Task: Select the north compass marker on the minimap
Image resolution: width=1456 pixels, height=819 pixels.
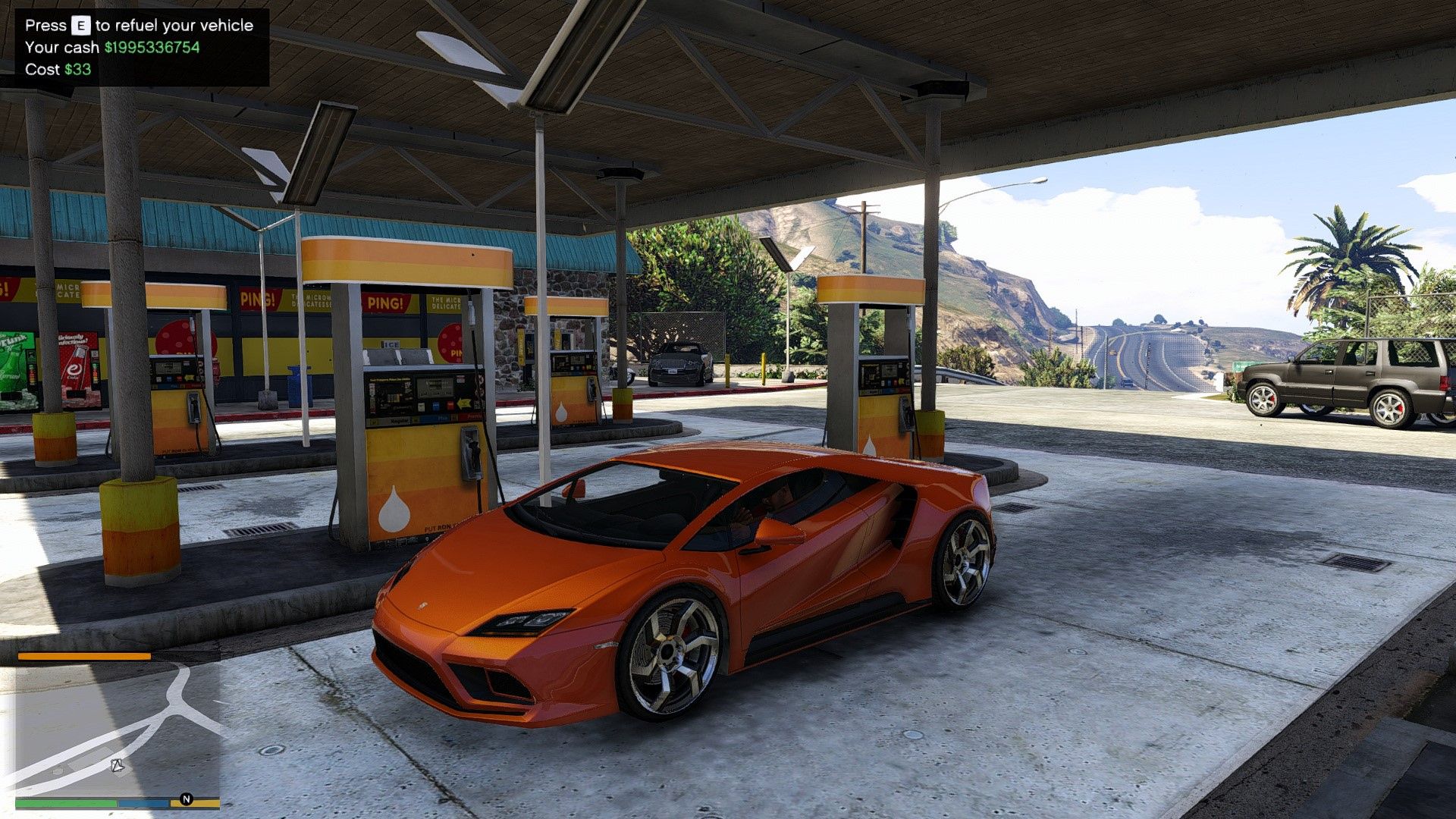Action: (x=186, y=799)
